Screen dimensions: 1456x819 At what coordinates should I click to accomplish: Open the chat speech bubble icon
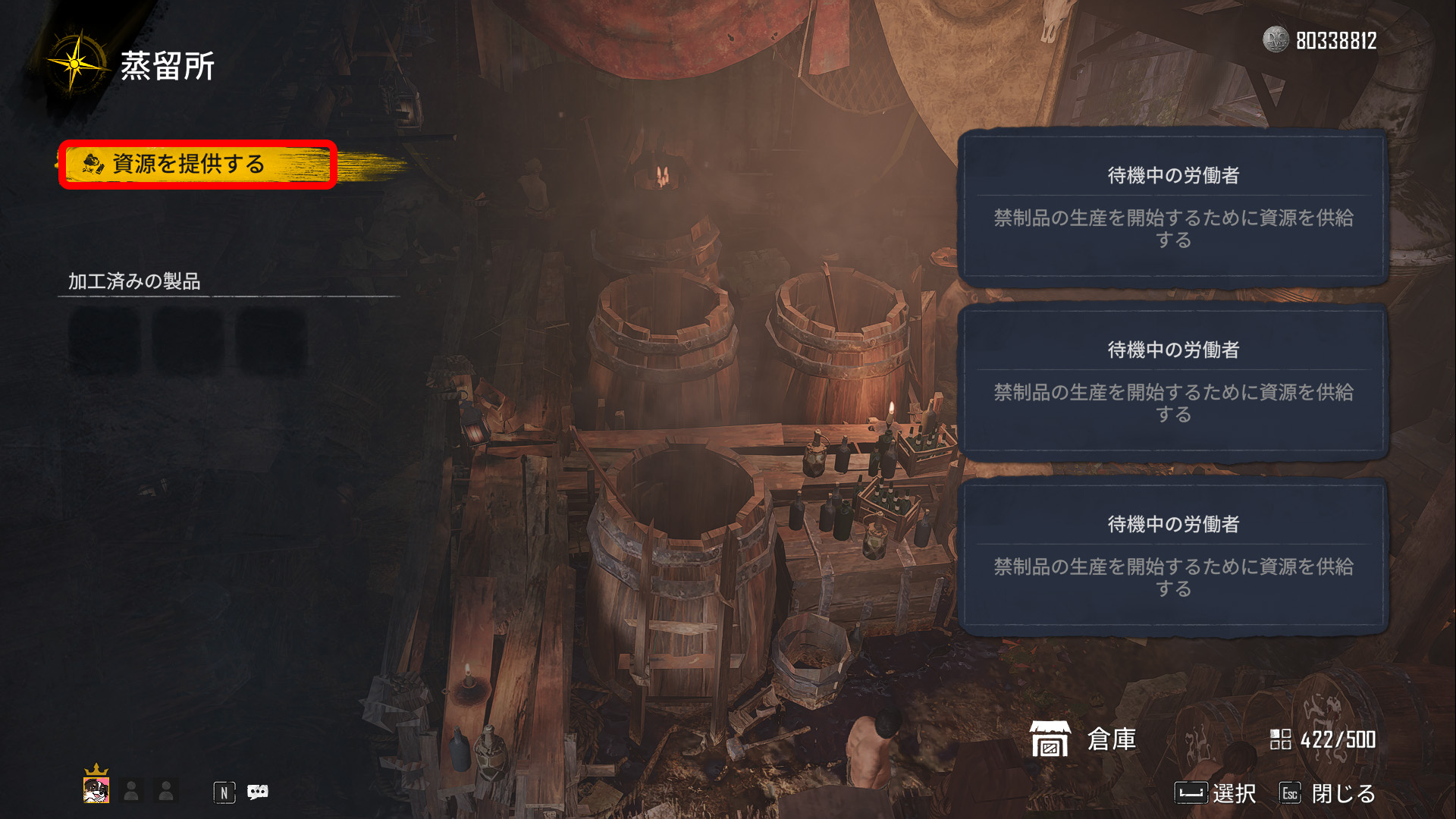258,792
